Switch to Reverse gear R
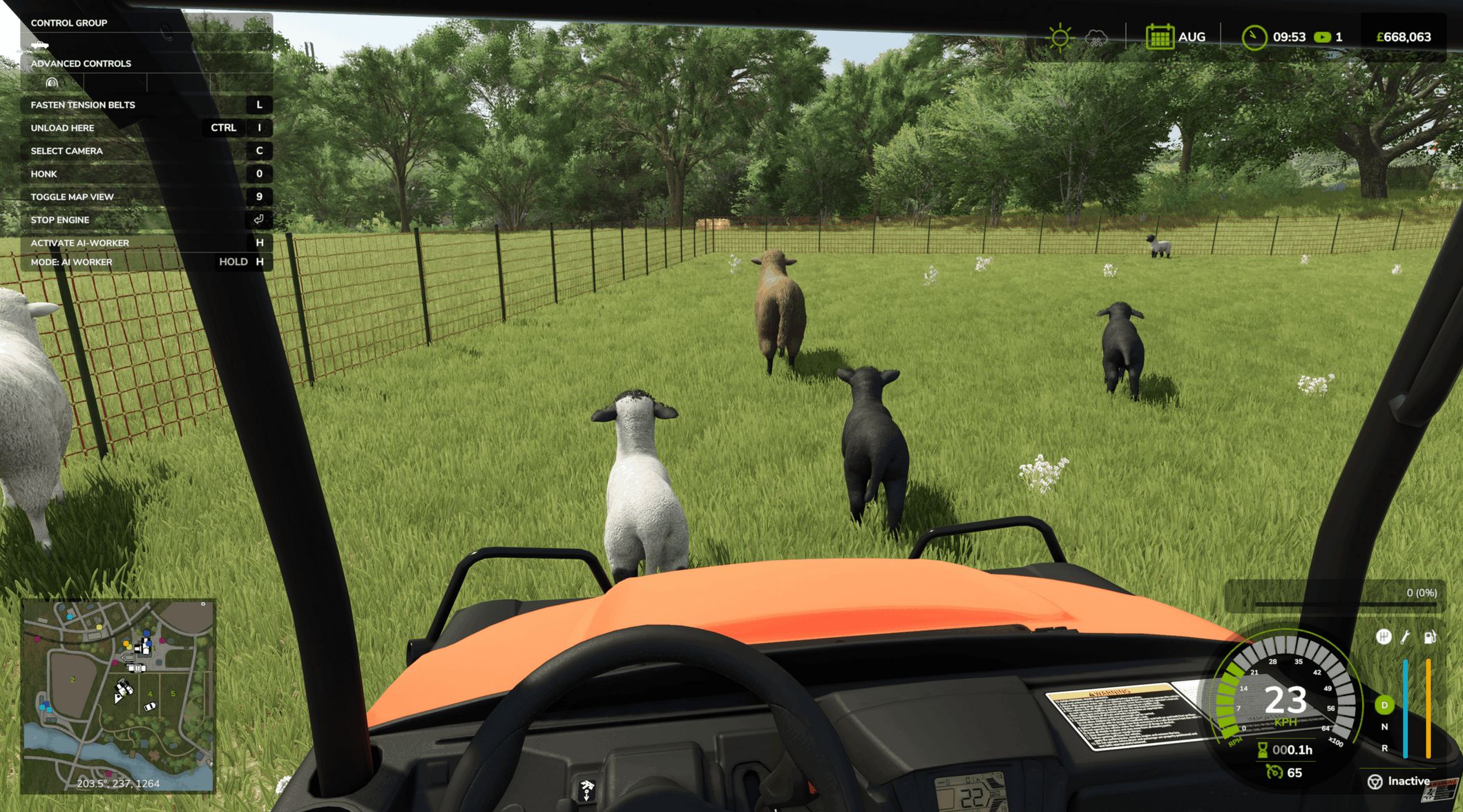The height and width of the screenshot is (812, 1463). point(1384,748)
